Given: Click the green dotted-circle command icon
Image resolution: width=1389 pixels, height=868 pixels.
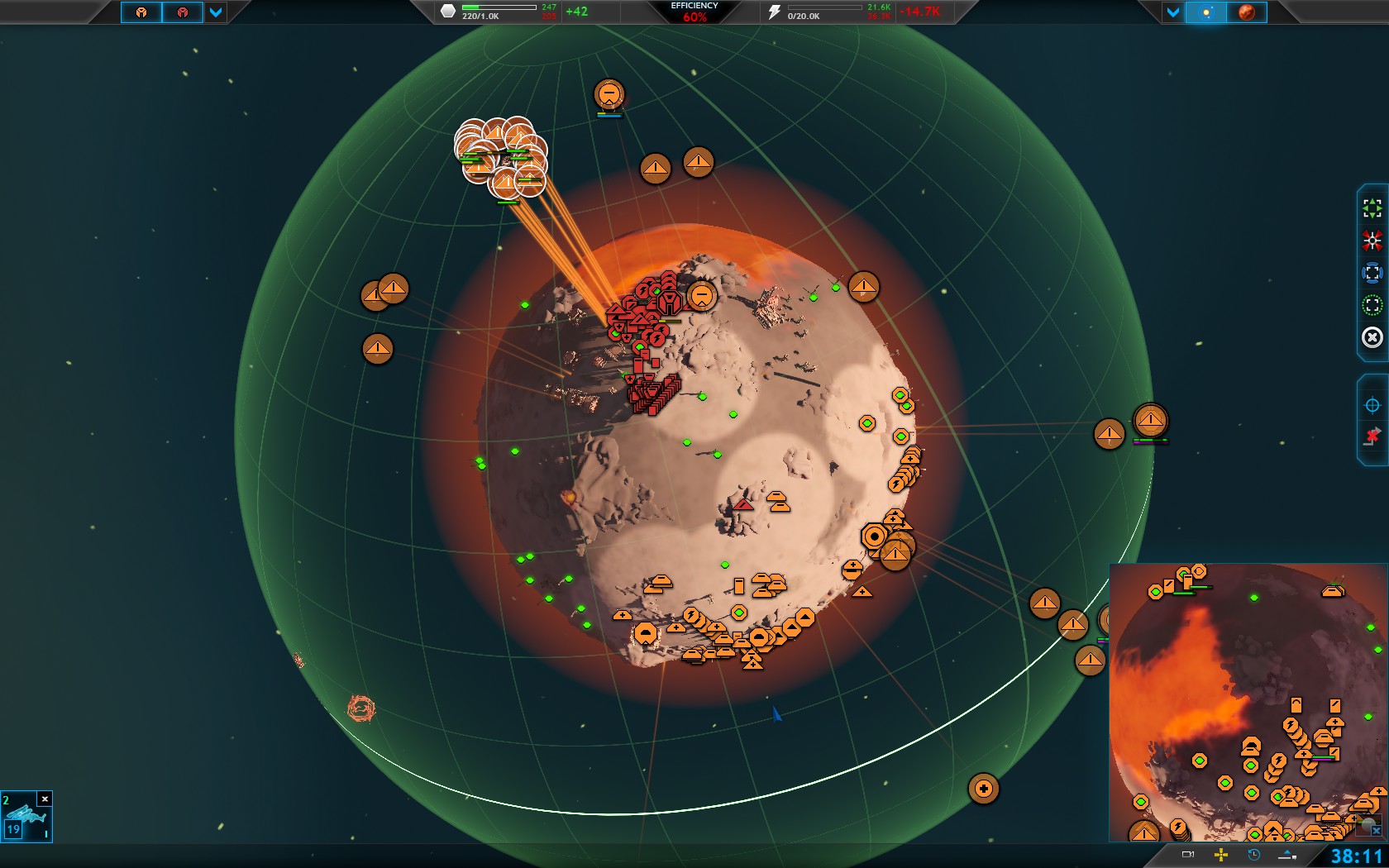Looking at the screenshot, I should pyautogui.click(x=1372, y=305).
